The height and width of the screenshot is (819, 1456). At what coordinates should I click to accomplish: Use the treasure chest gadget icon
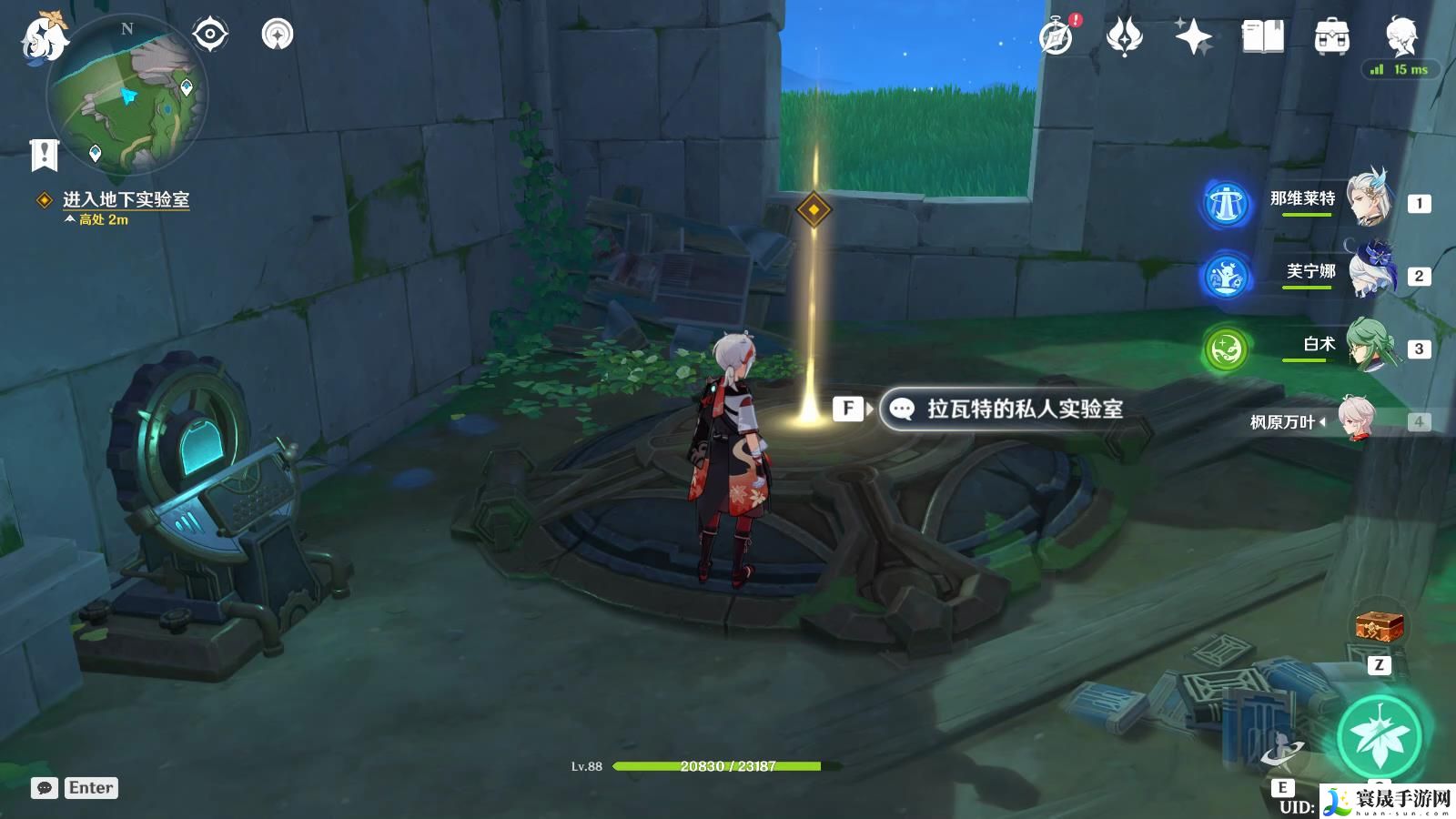point(1380,626)
